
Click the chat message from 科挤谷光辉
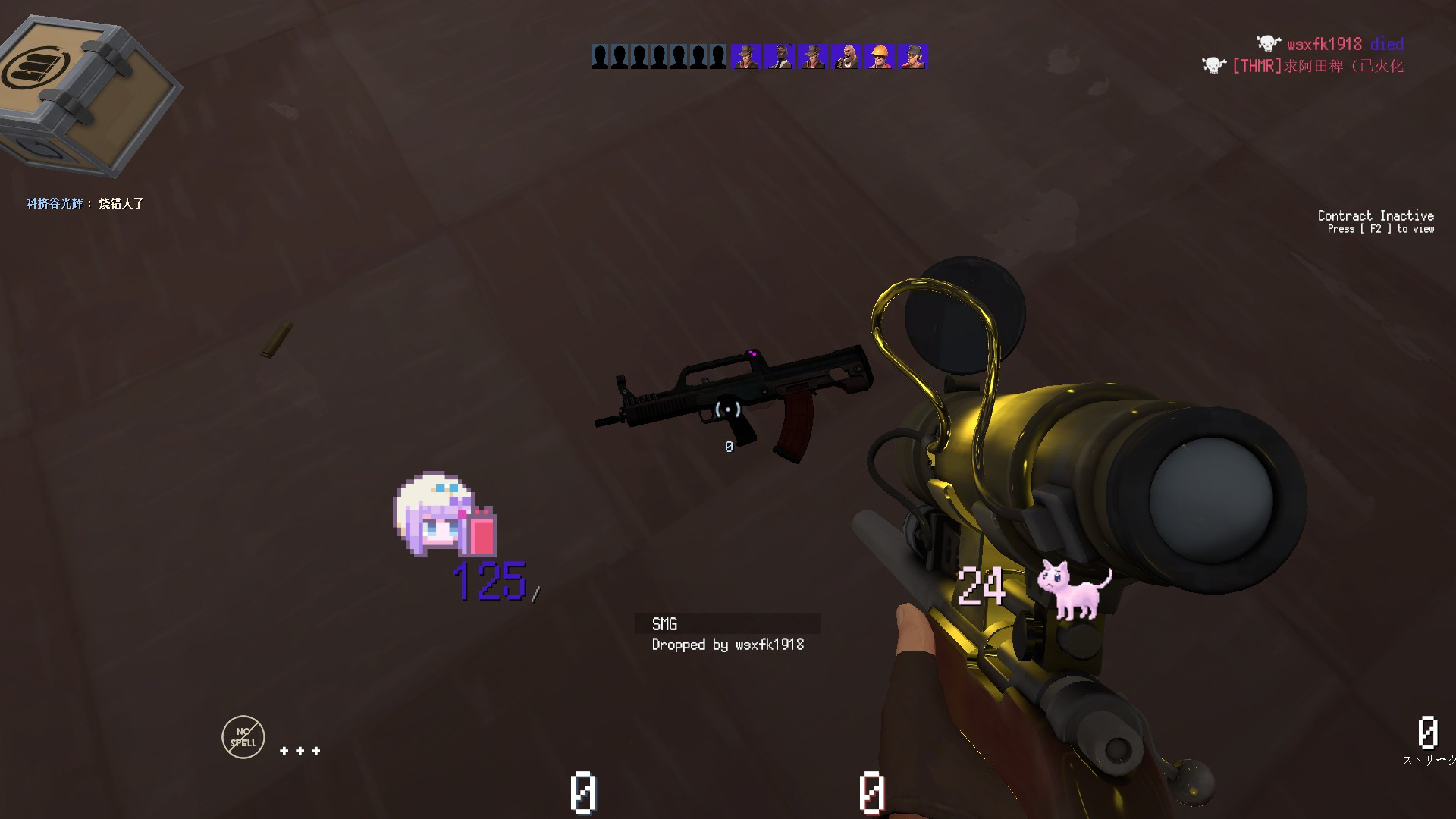83,203
